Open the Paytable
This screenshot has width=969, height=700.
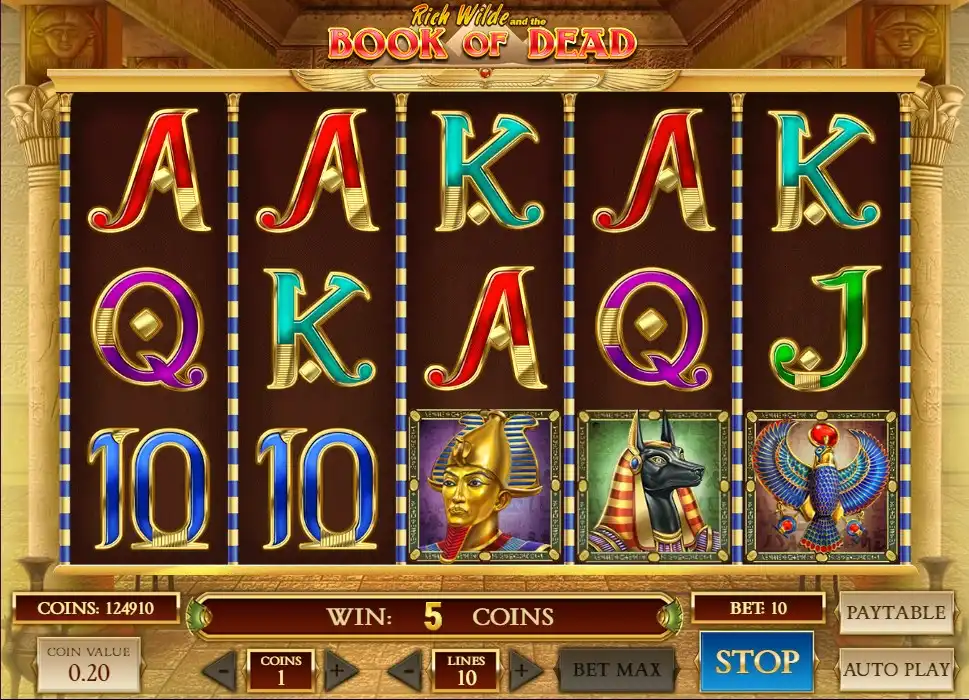click(895, 612)
